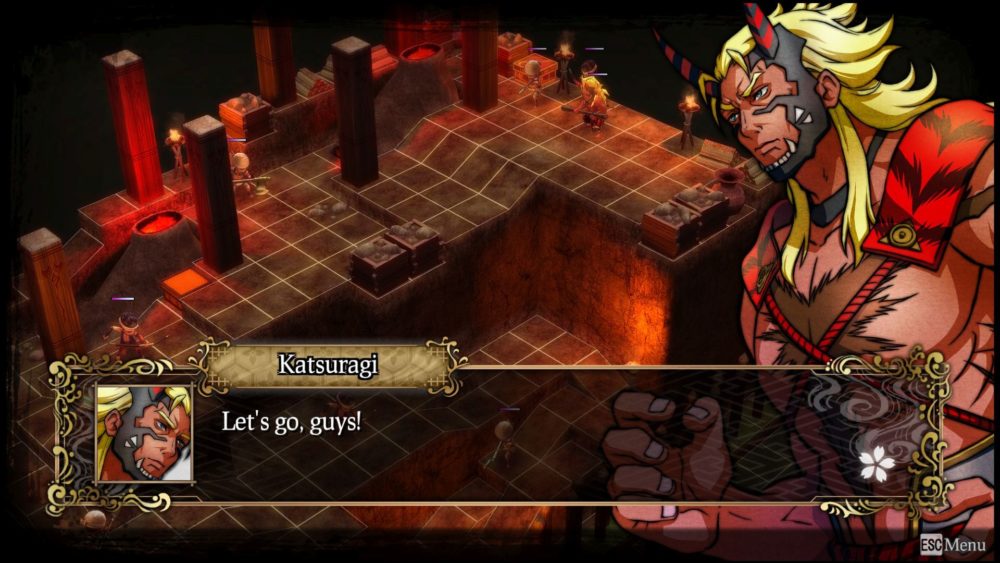Advance dialogue via the cherry blossom icon
The width and height of the screenshot is (1000, 563).
coord(875,461)
